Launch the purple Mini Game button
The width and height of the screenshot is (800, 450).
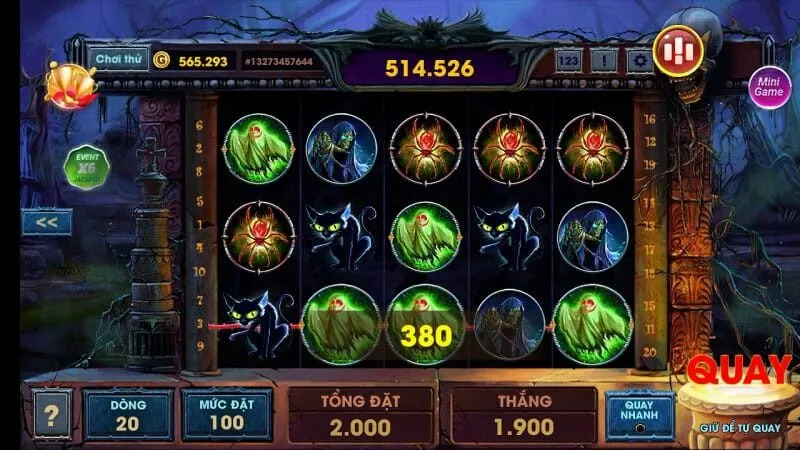tap(769, 88)
